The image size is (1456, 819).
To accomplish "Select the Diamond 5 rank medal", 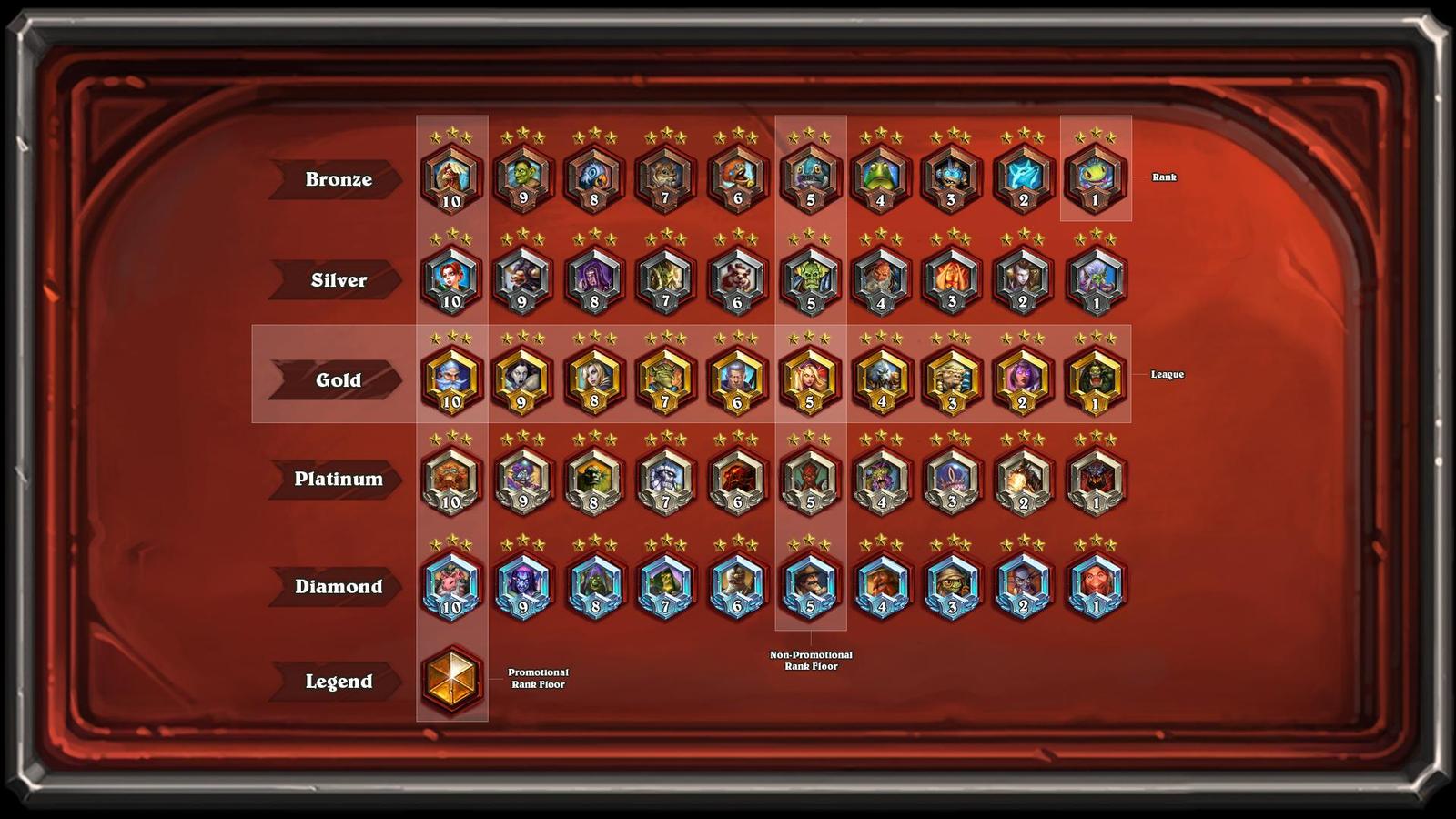I will pyautogui.click(x=810, y=587).
